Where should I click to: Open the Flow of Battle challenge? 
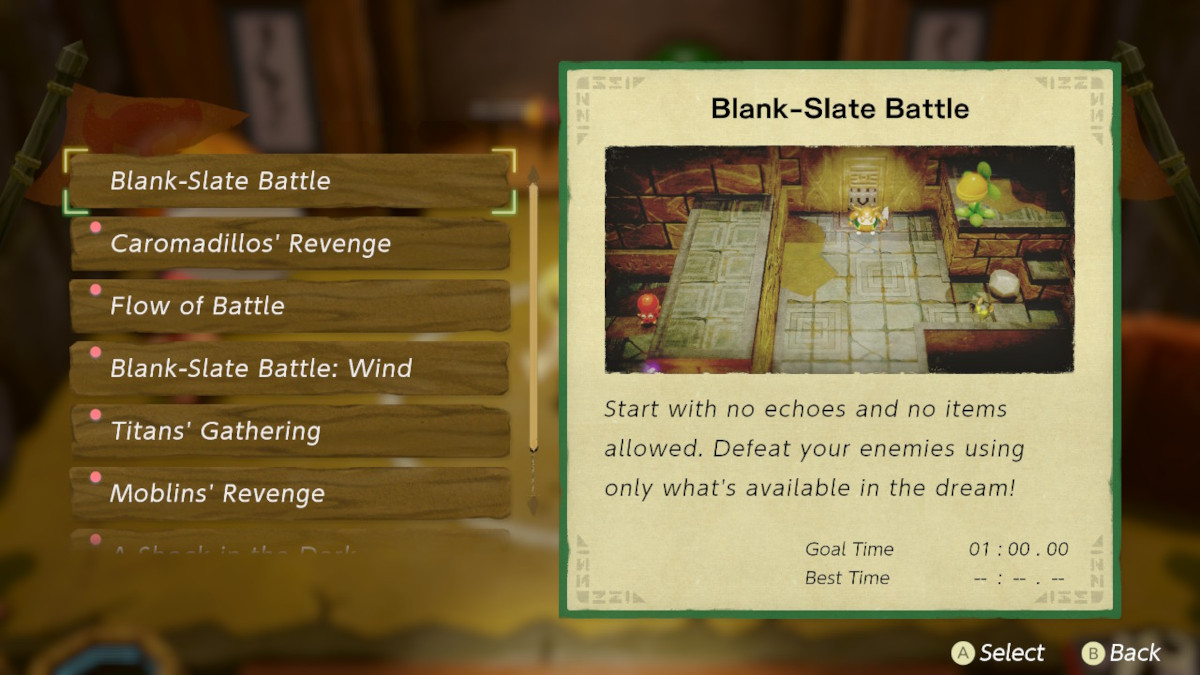point(289,306)
